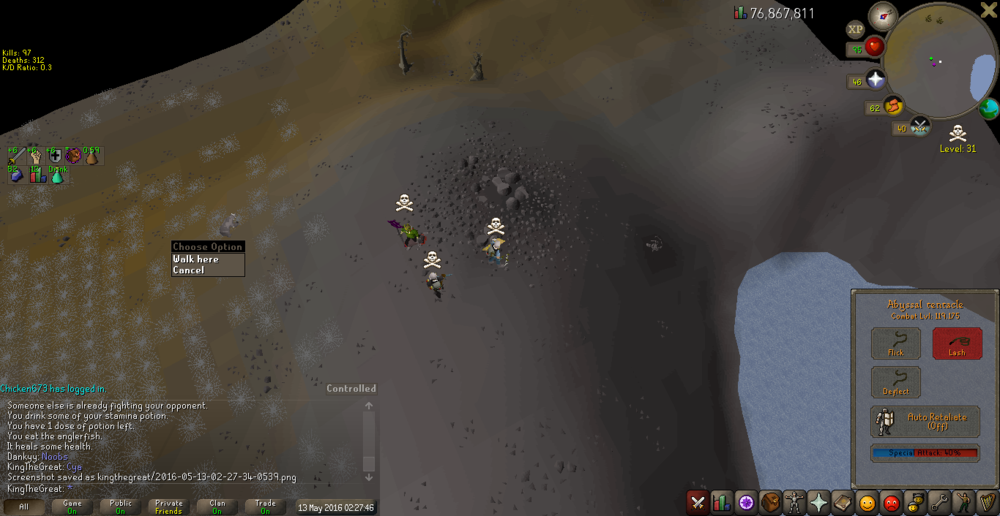Viewport: 1000px width, 516px height.
Task: Open the Skills tab with bar chart icon
Action: (x=721, y=502)
